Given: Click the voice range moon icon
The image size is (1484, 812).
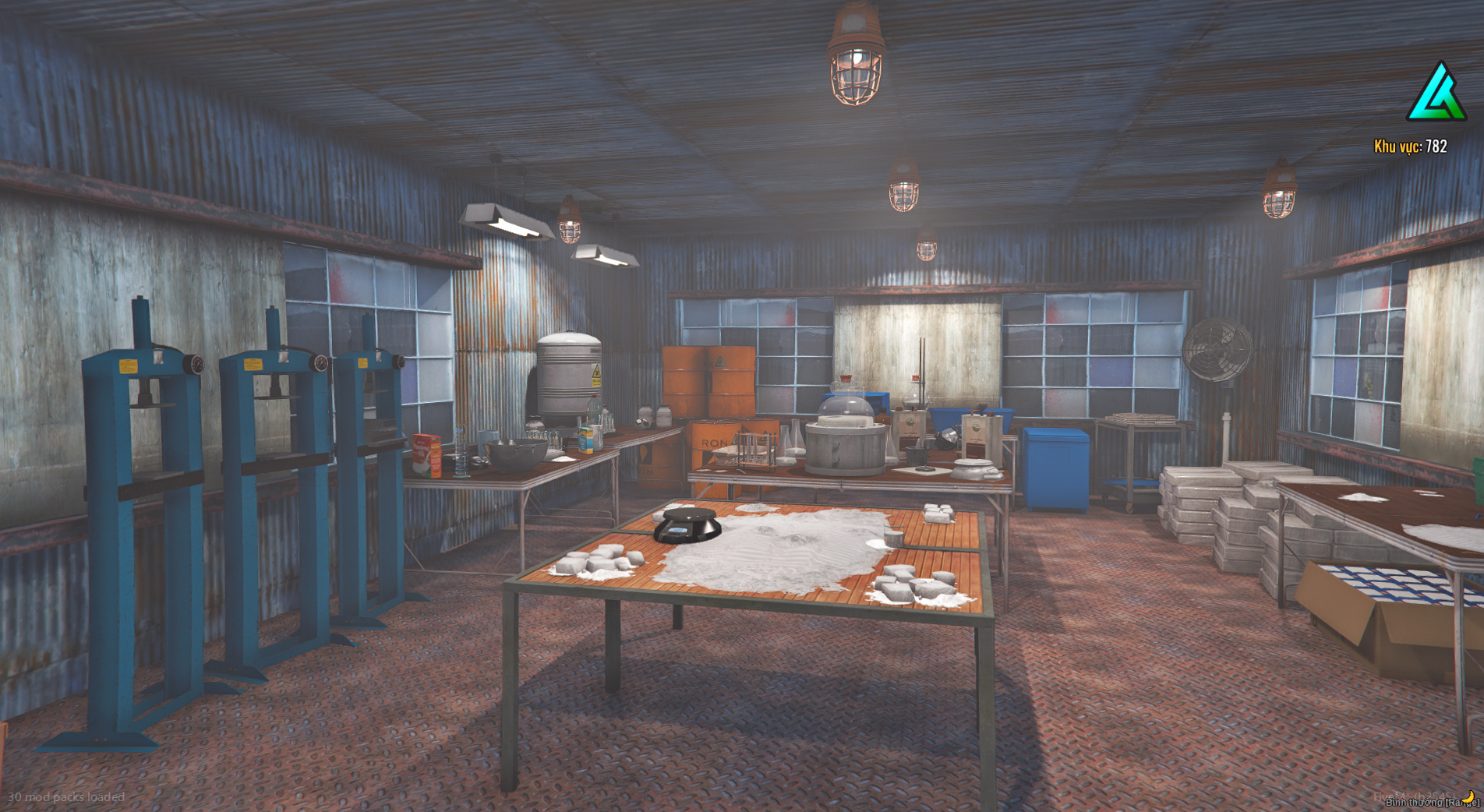Looking at the screenshot, I should pyautogui.click(x=1468, y=796).
